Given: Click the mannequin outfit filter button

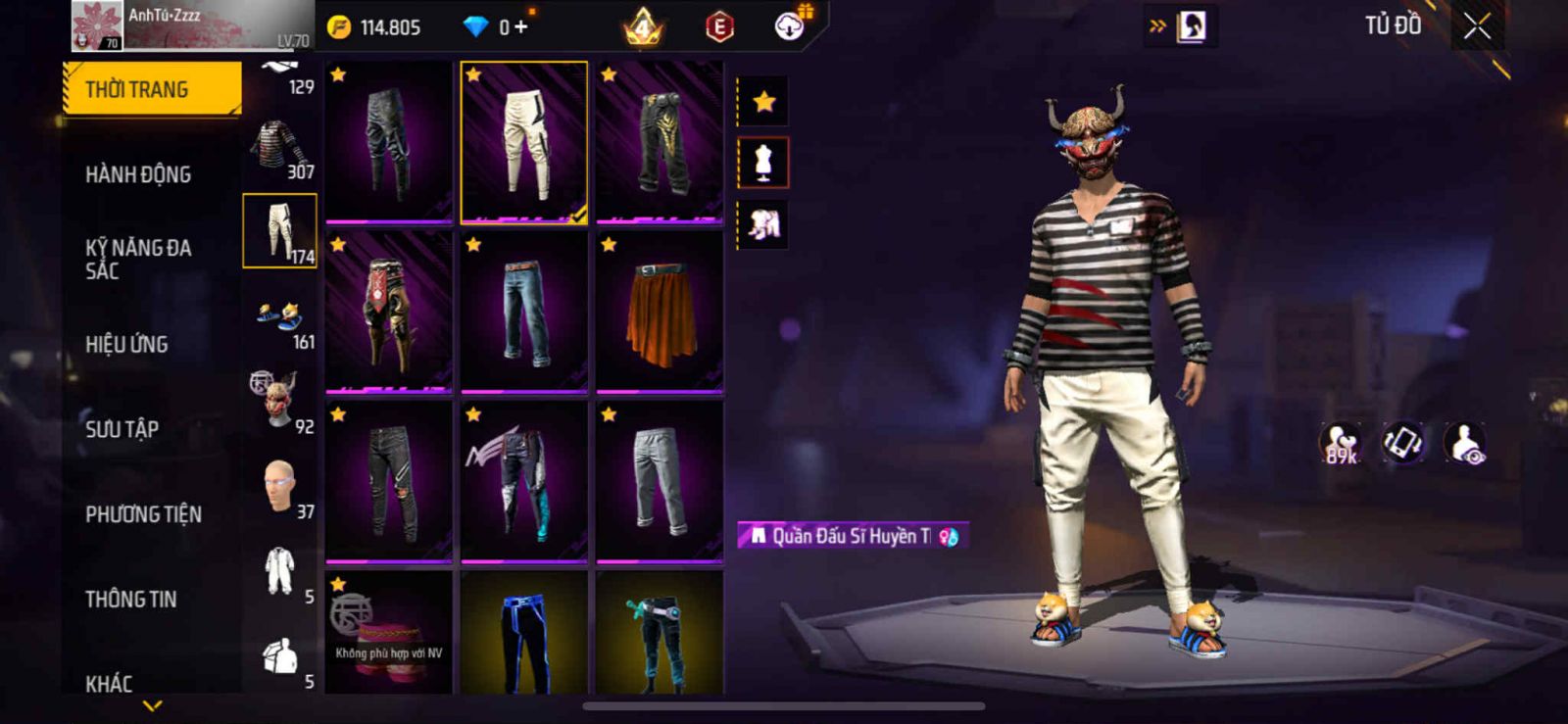Looking at the screenshot, I should pyautogui.click(x=763, y=163).
